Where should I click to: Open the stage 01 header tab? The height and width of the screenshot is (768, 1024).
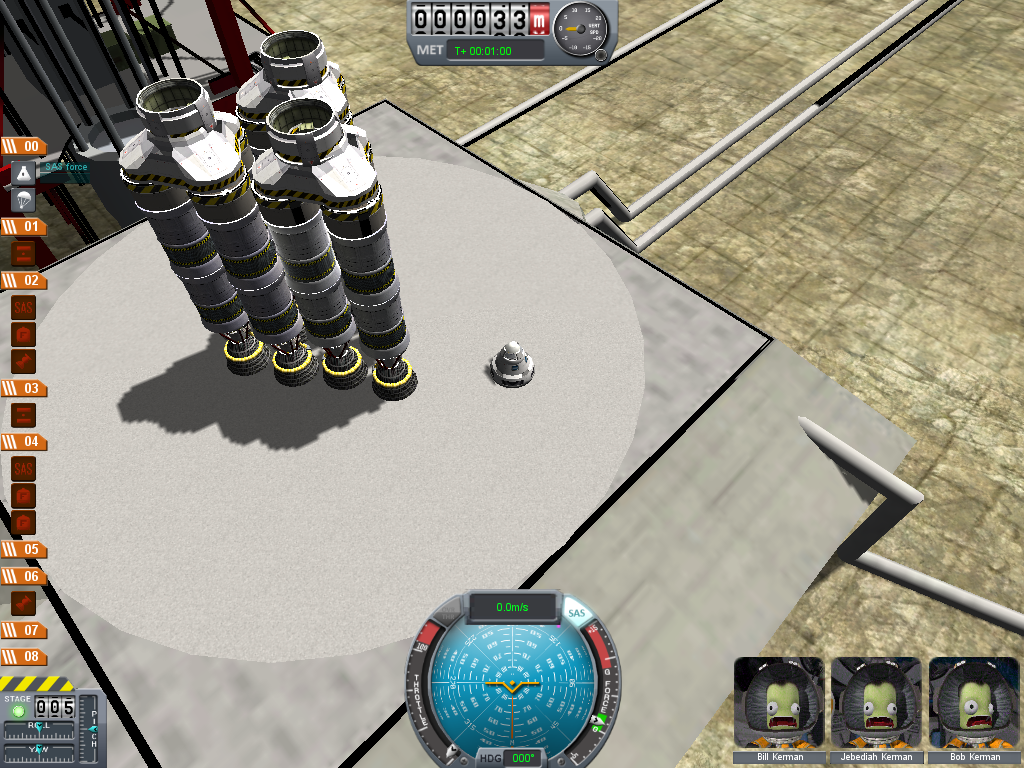click(23, 227)
